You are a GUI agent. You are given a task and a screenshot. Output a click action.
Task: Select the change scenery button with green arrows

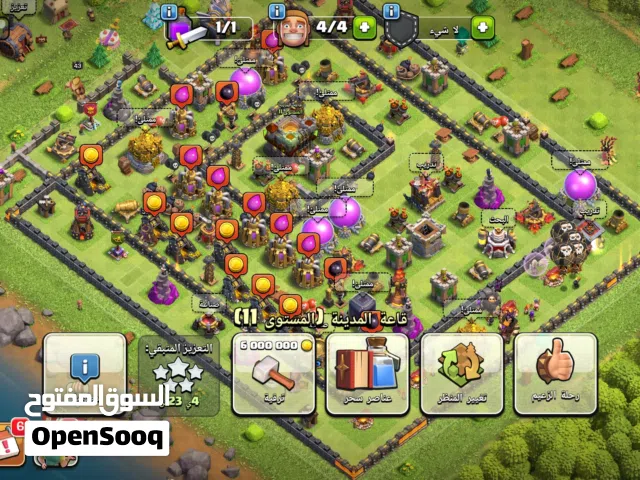point(461,373)
